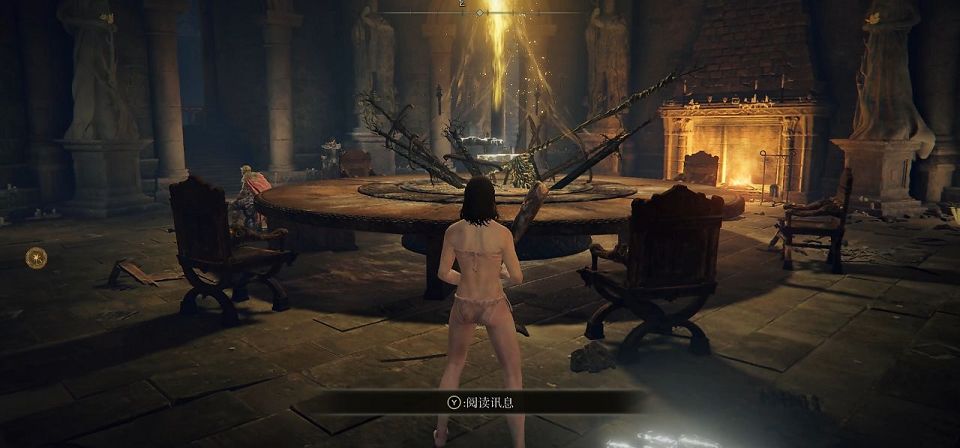Select the diamond marker on the compass bar
Viewport: 960px width, 448px height.
tap(480, 12)
